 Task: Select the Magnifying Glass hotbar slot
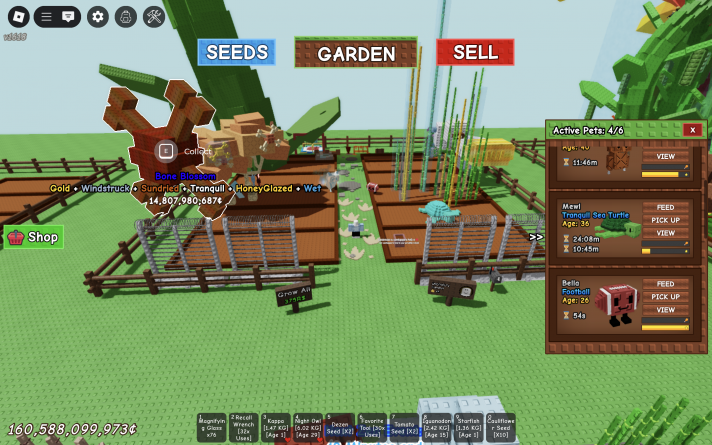tap(211, 427)
